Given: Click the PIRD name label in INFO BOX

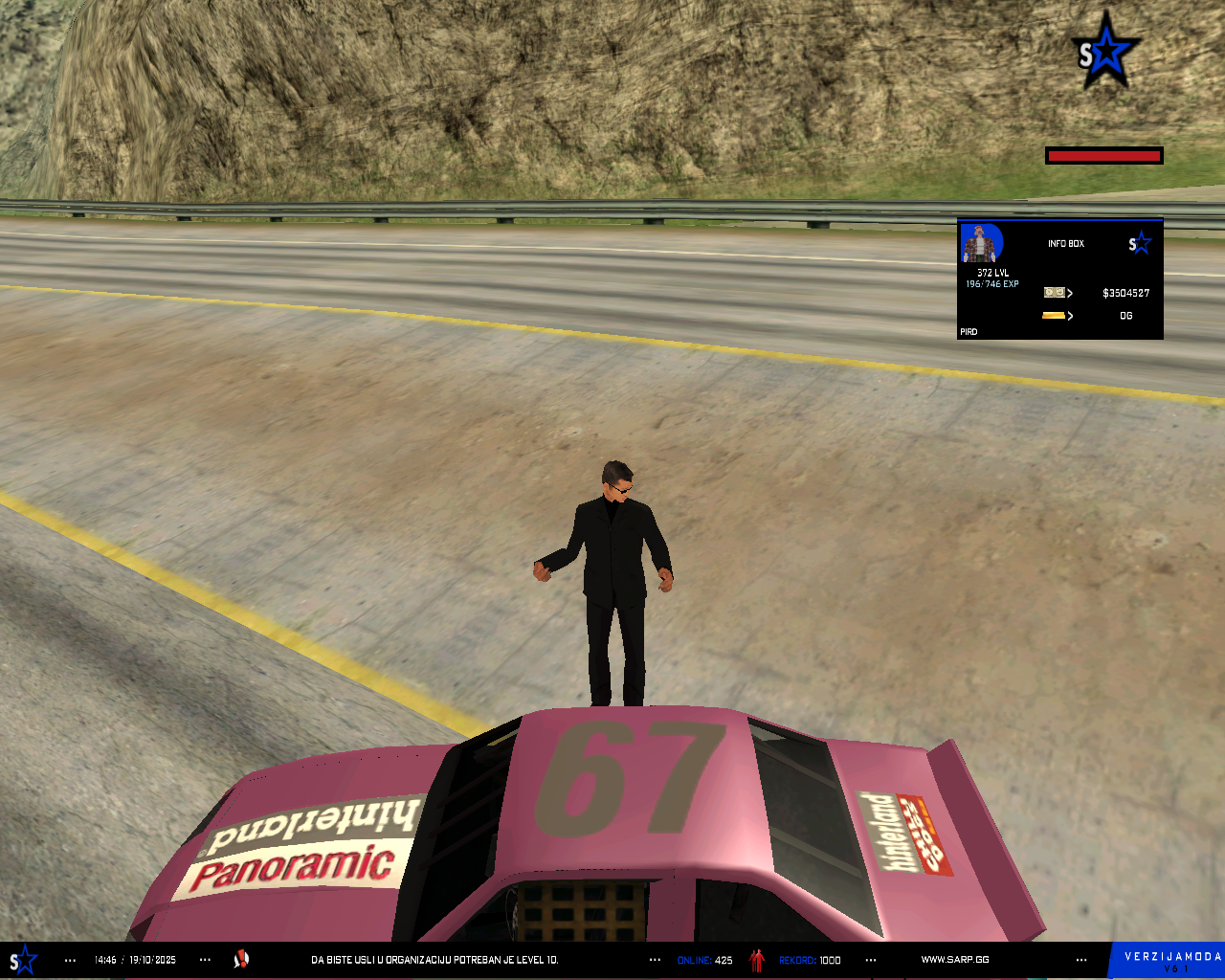Looking at the screenshot, I should (968, 331).
